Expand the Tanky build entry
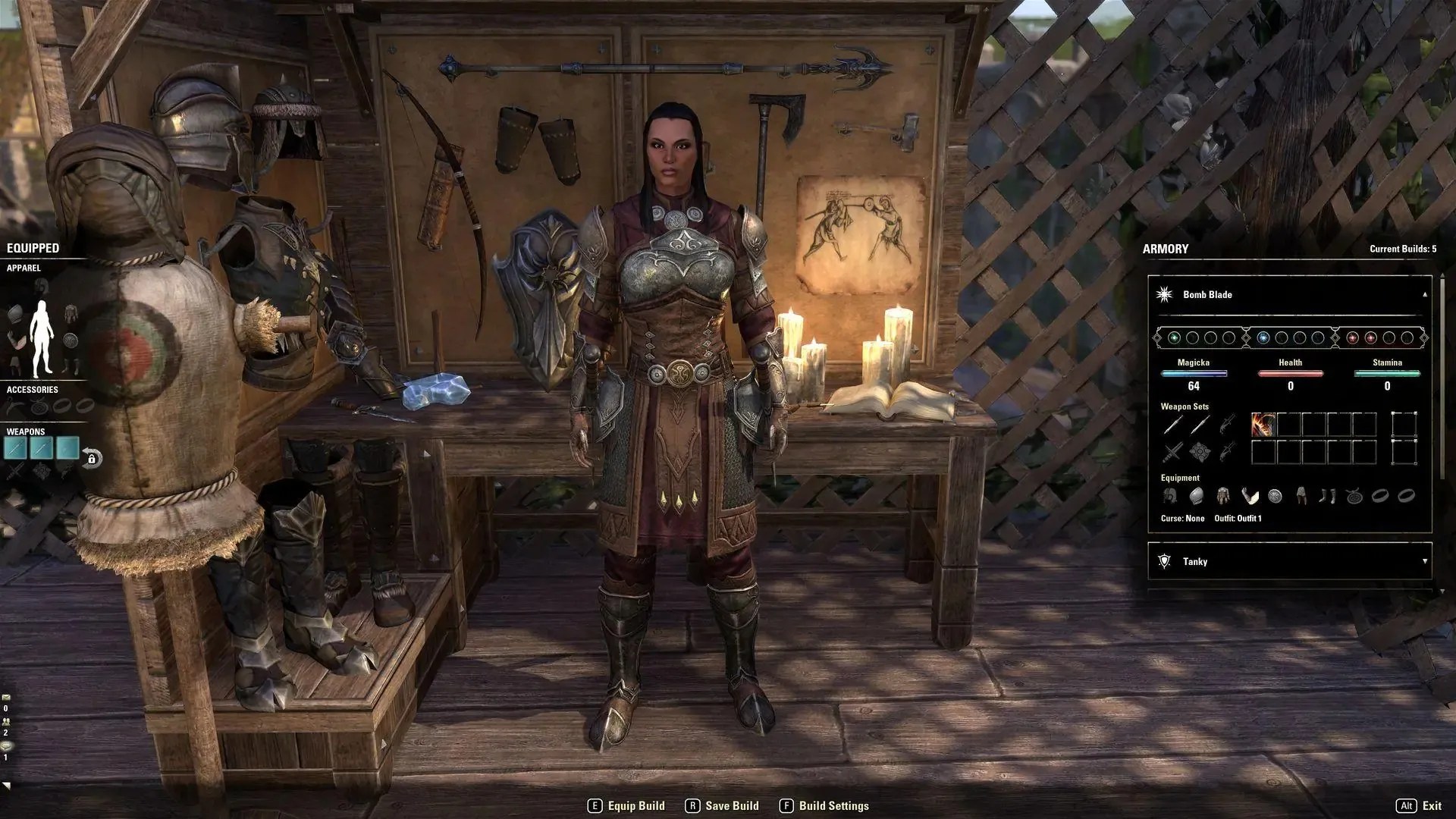1456x819 pixels. pos(1424,562)
